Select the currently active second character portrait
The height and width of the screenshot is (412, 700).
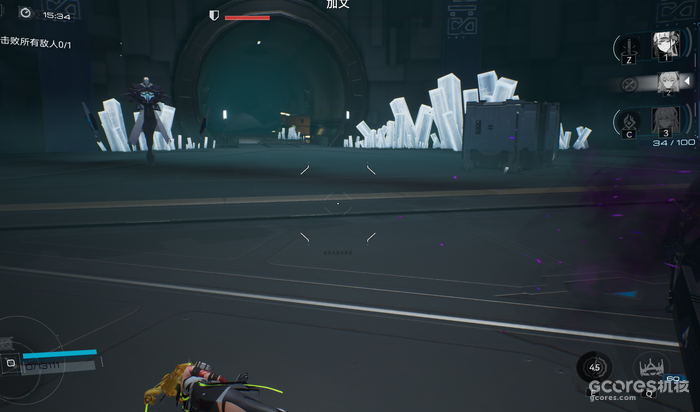666,83
